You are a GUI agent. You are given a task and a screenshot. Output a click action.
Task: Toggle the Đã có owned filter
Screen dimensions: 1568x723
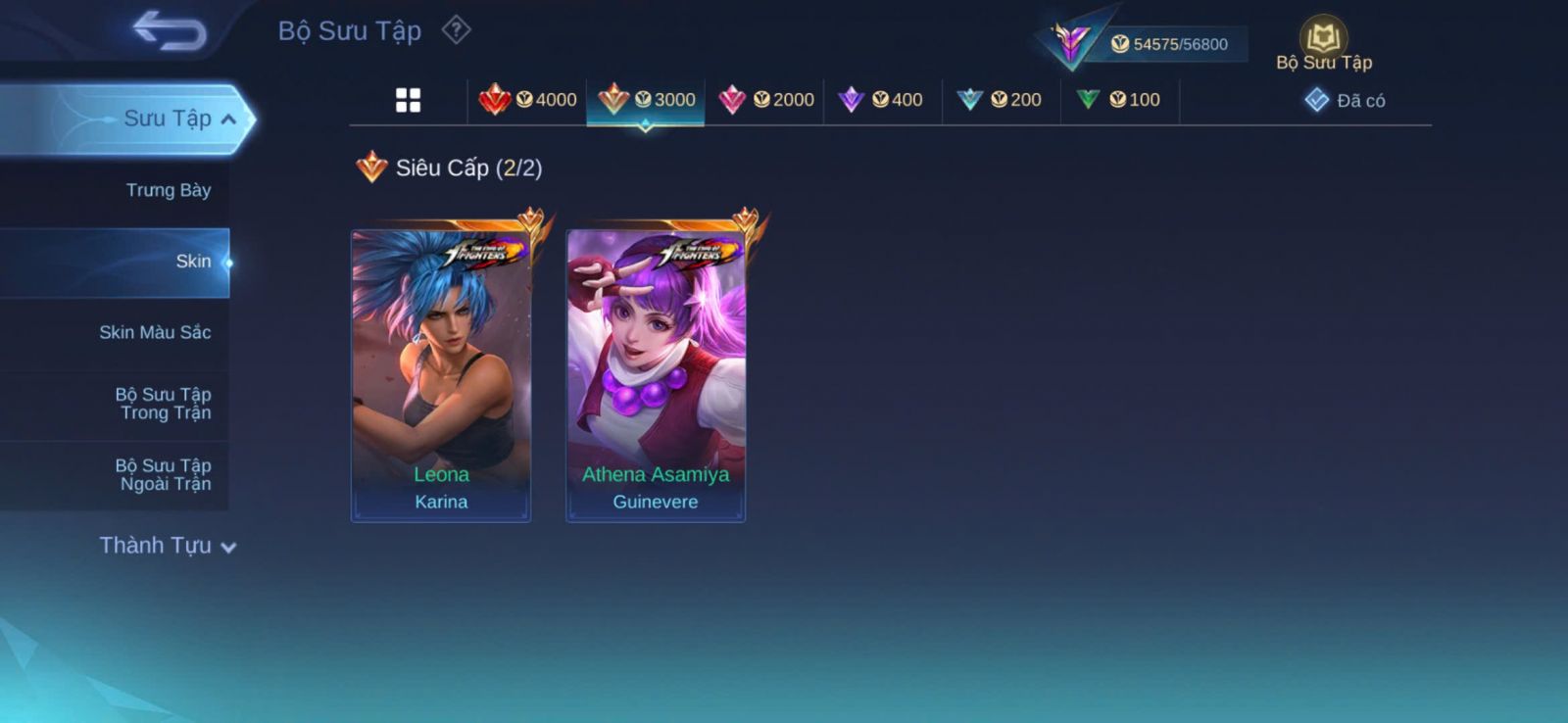coord(1345,100)
